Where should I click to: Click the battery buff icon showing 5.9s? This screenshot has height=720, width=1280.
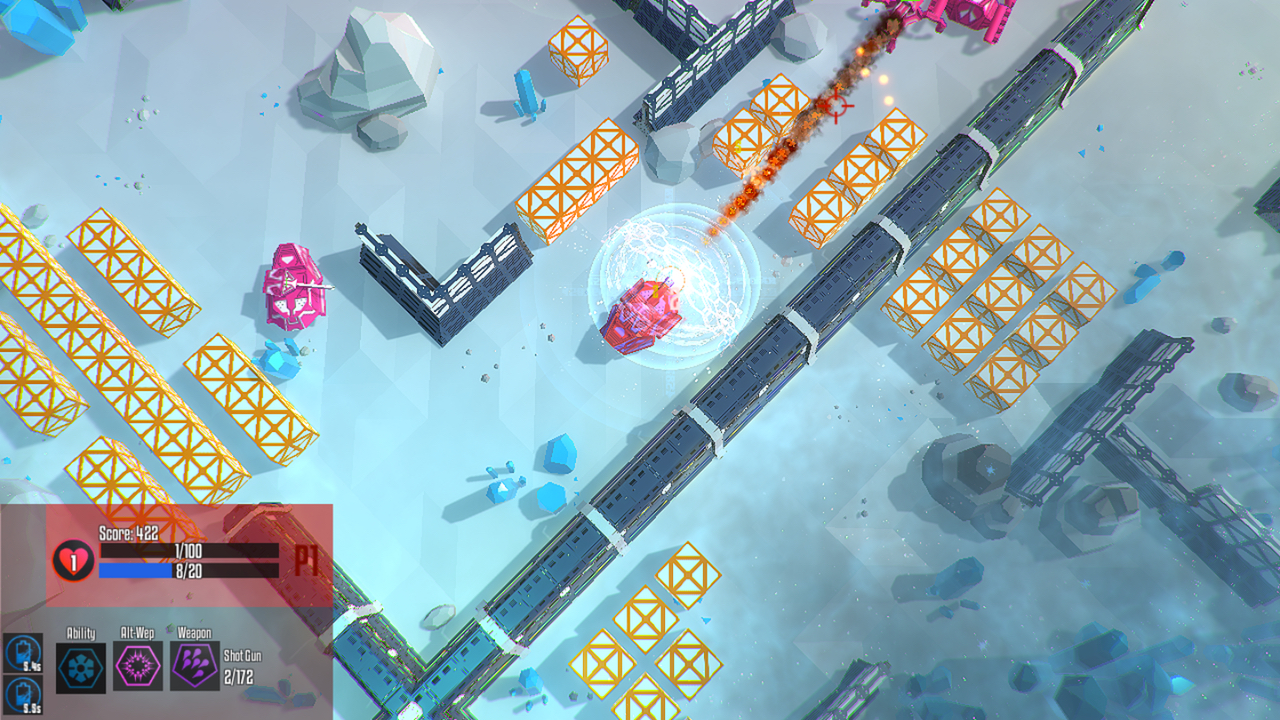click(x=21, y=695)
